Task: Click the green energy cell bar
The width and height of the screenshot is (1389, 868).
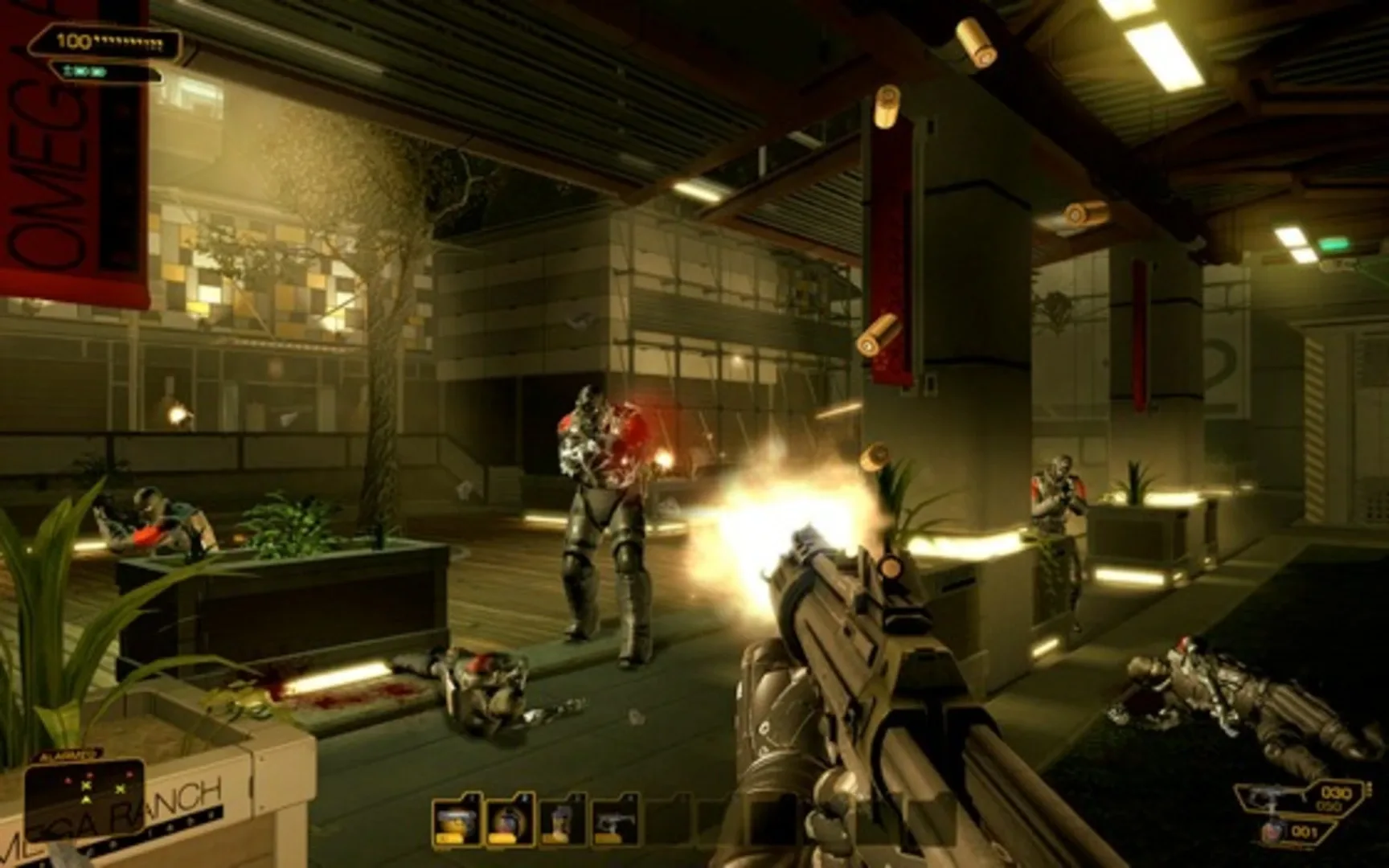Action: click(85, 72)
